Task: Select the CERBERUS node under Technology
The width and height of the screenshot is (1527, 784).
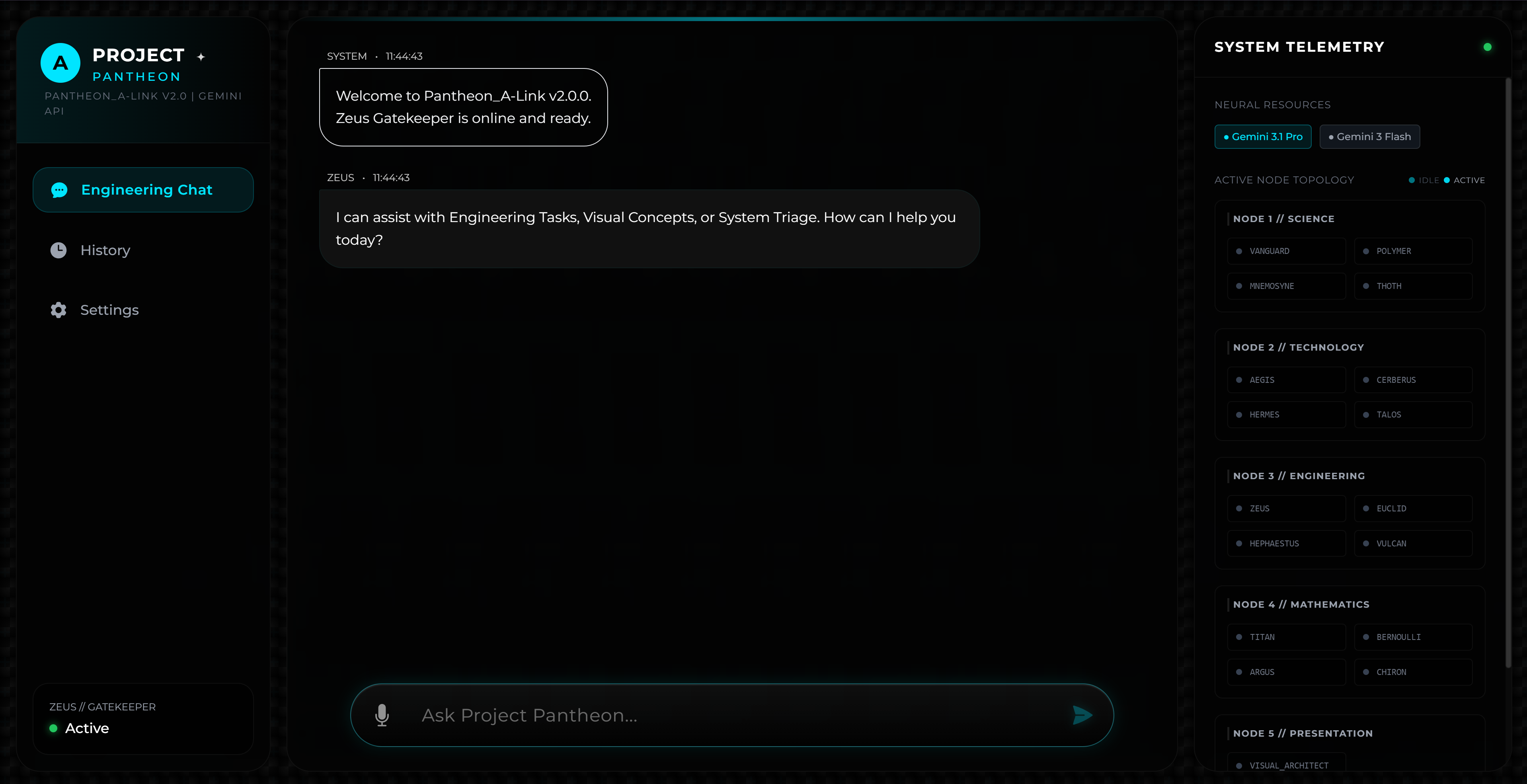Action: tap(1413, 380)
